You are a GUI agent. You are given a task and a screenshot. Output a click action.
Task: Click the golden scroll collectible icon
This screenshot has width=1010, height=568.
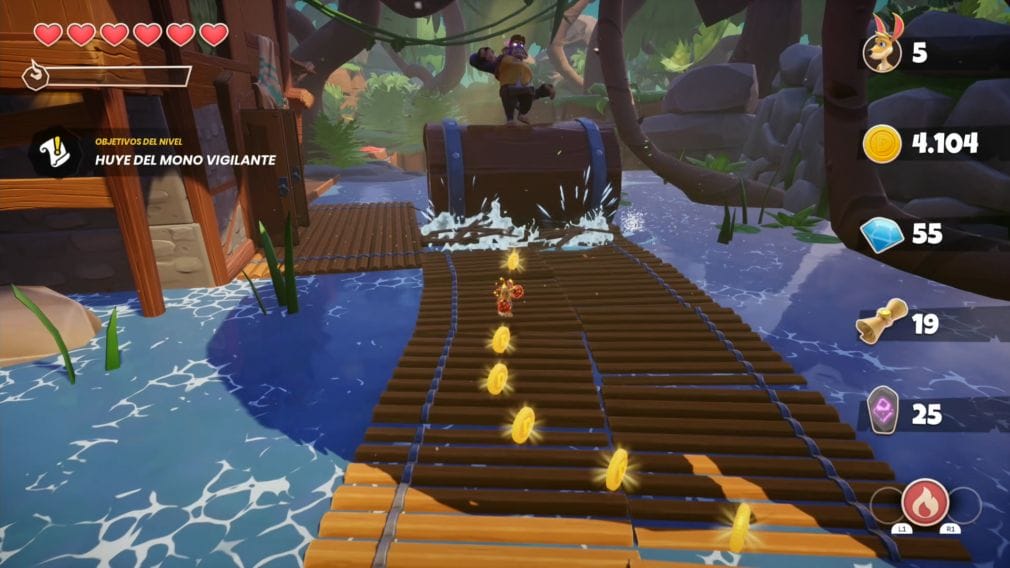point(882,322)
